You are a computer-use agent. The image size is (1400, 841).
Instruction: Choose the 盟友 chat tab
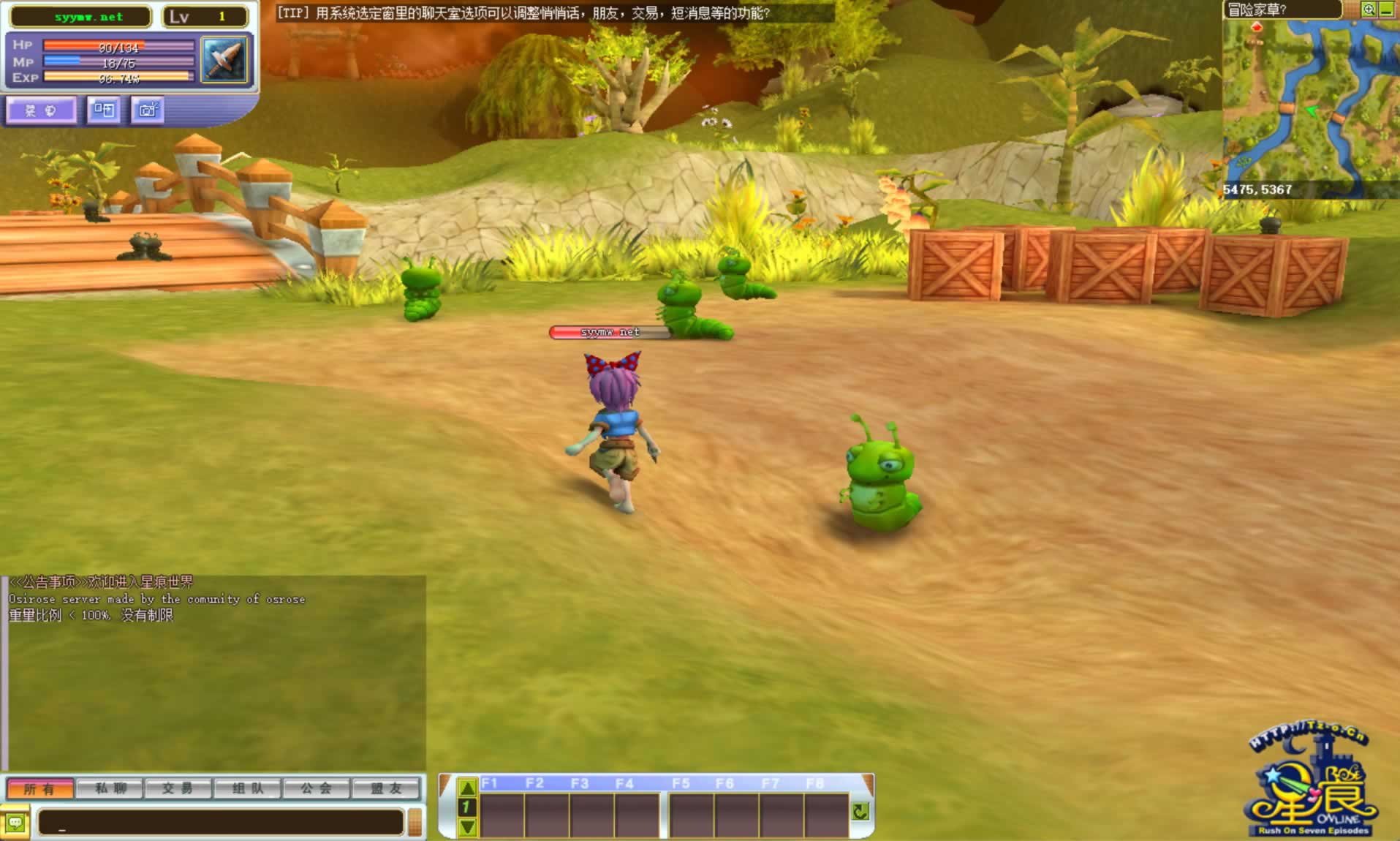(387, 789)
